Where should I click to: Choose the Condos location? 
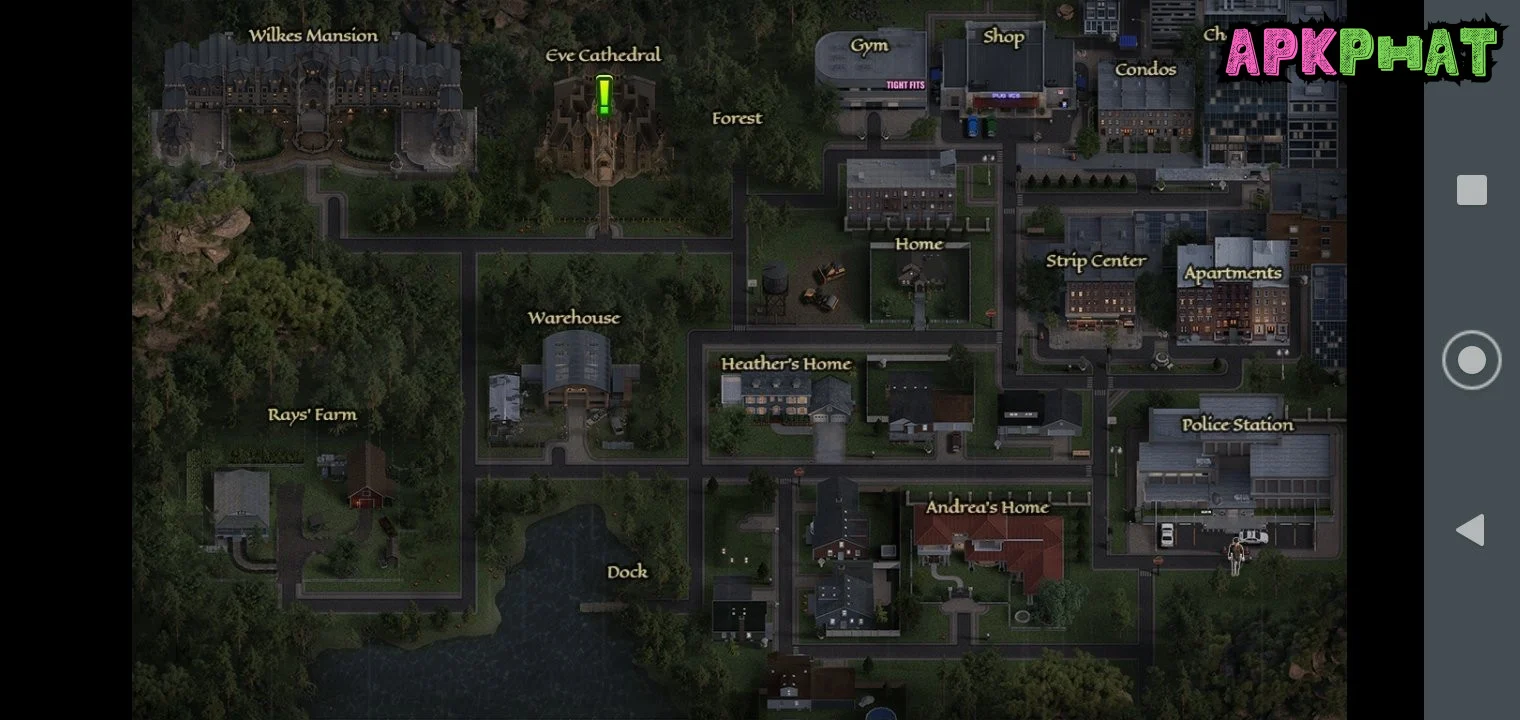pyautogui.click(x=1145, y=69)
